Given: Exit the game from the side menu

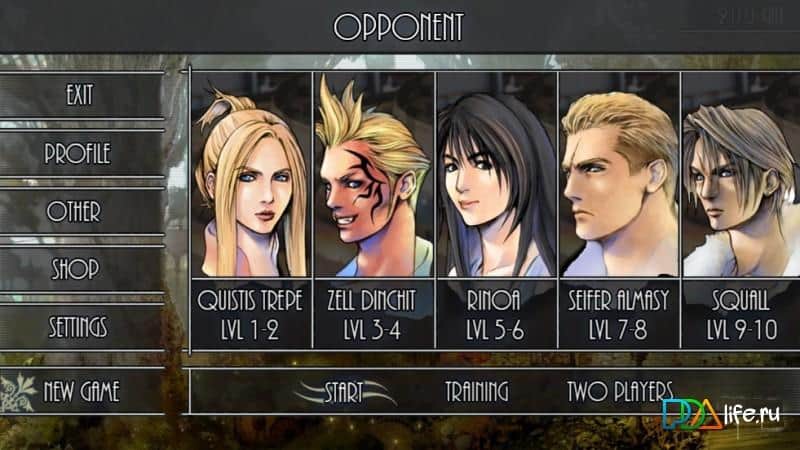Looking at the screenshot, I should 80,96.
